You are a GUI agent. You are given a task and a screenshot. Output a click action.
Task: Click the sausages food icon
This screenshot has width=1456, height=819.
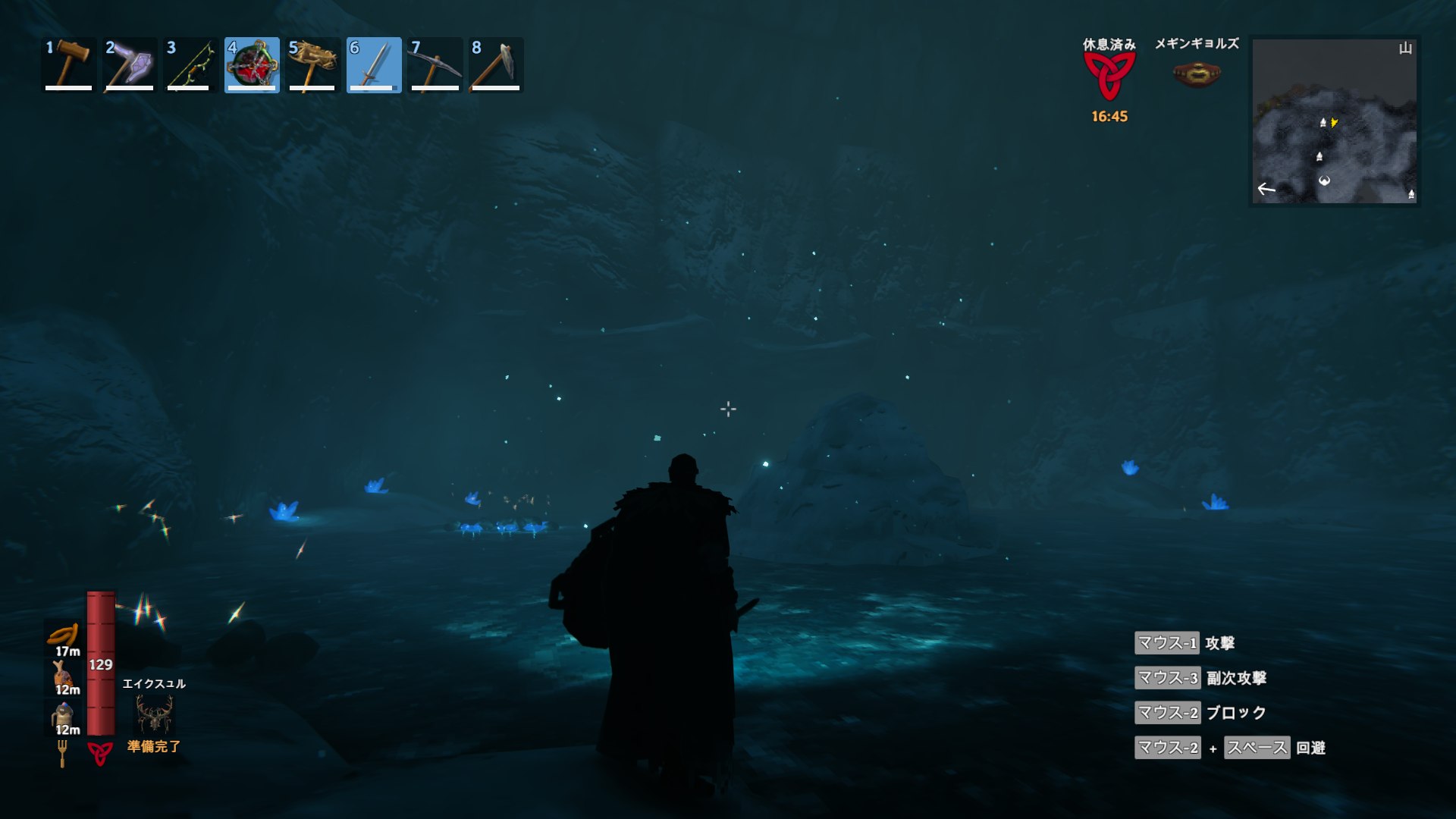[x=64, y=635]
